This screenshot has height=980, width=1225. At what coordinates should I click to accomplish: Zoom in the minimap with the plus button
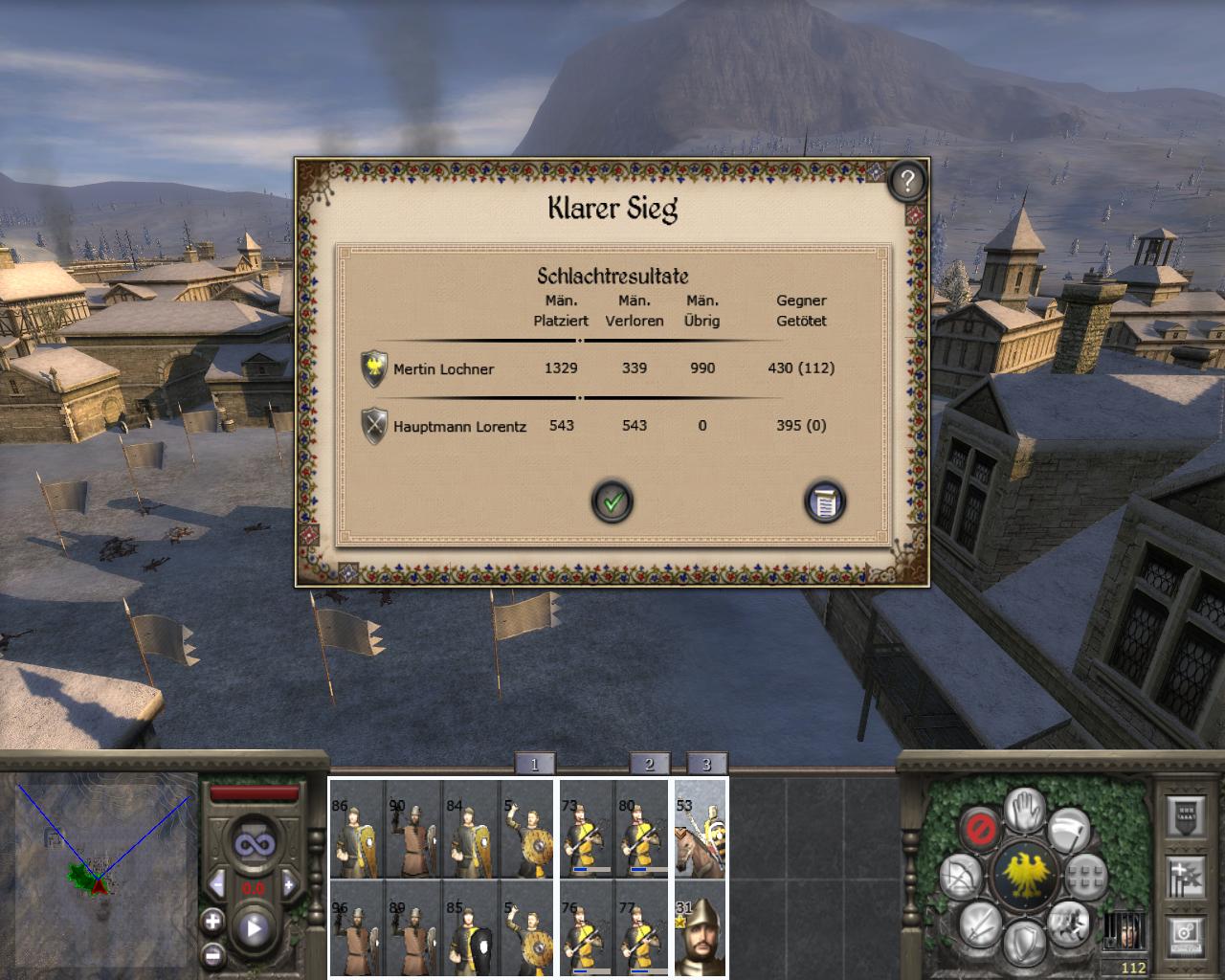pos(212,922)
